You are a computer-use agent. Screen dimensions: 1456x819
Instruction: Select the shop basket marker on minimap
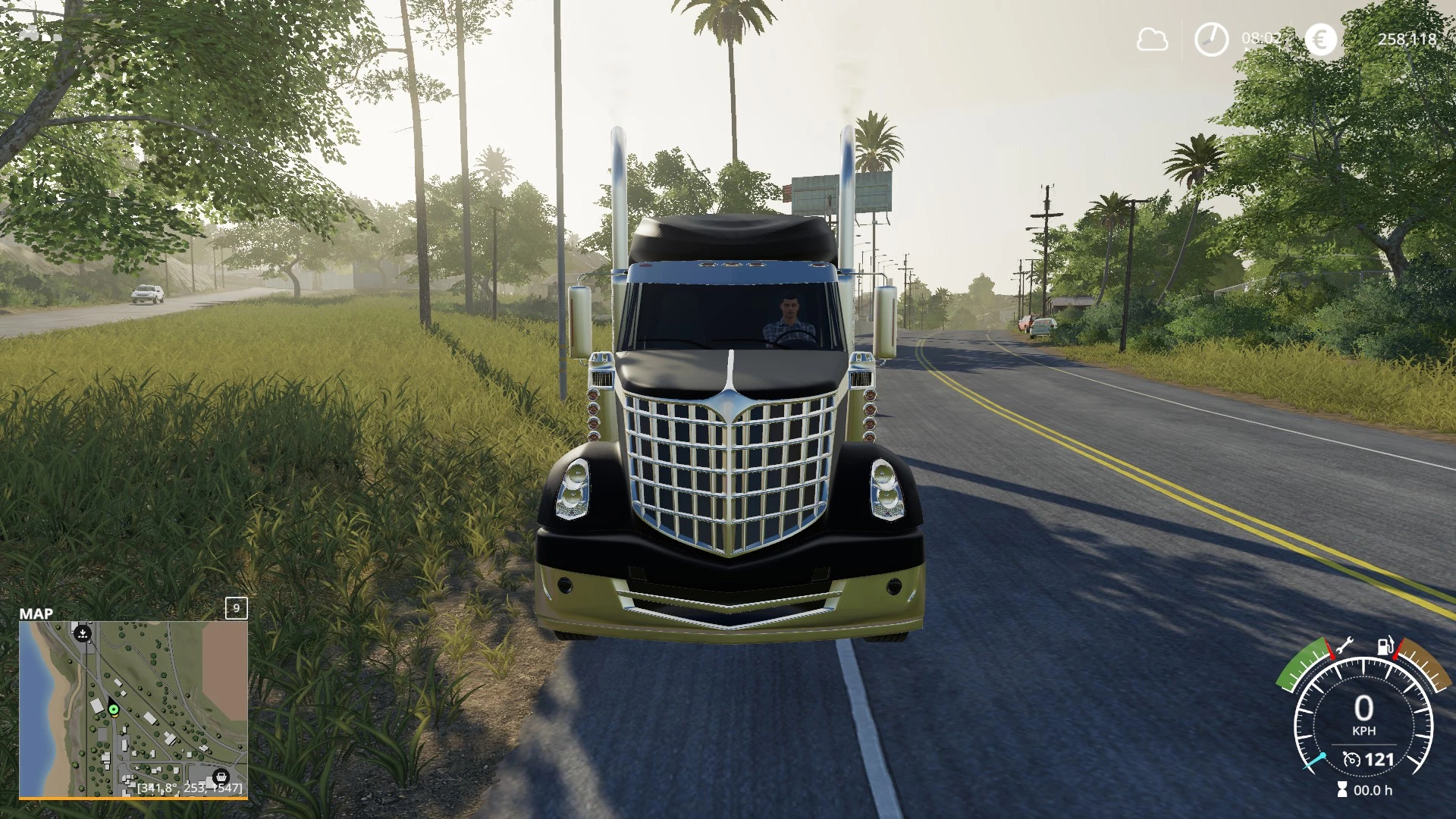coord(221,777)
